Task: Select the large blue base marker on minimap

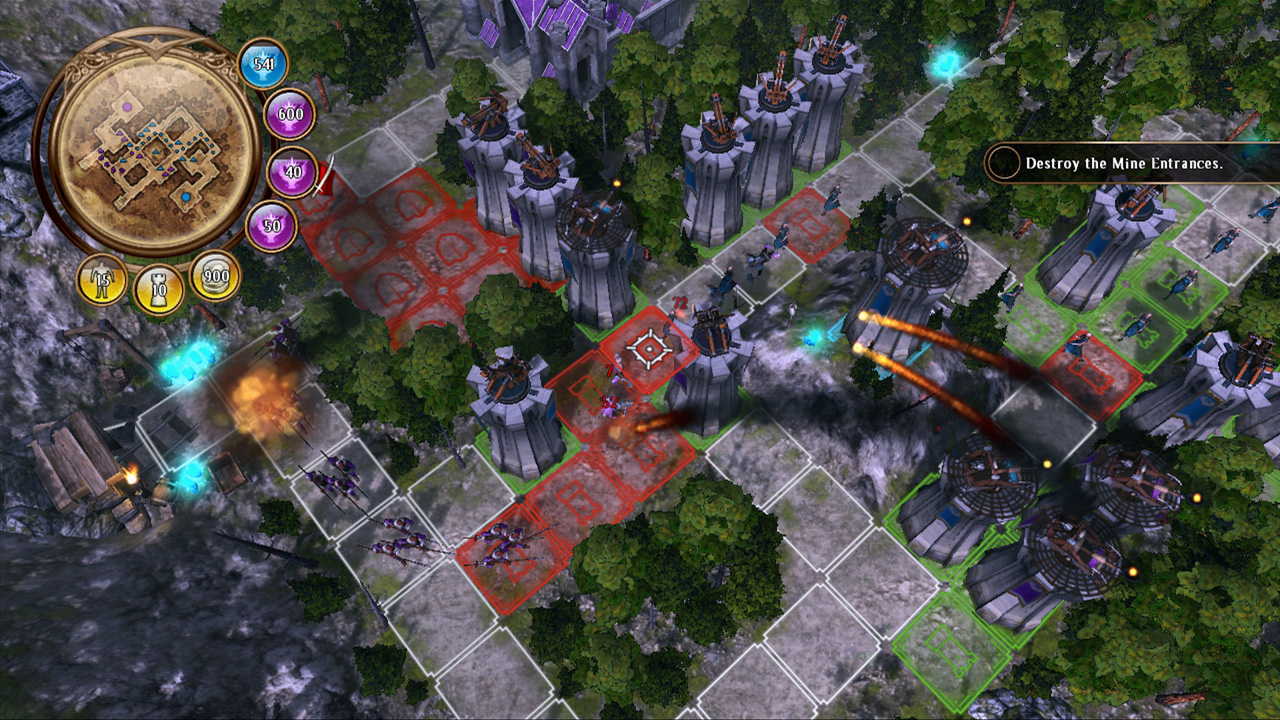Action: pyautogui.click(x=186, y=199)
